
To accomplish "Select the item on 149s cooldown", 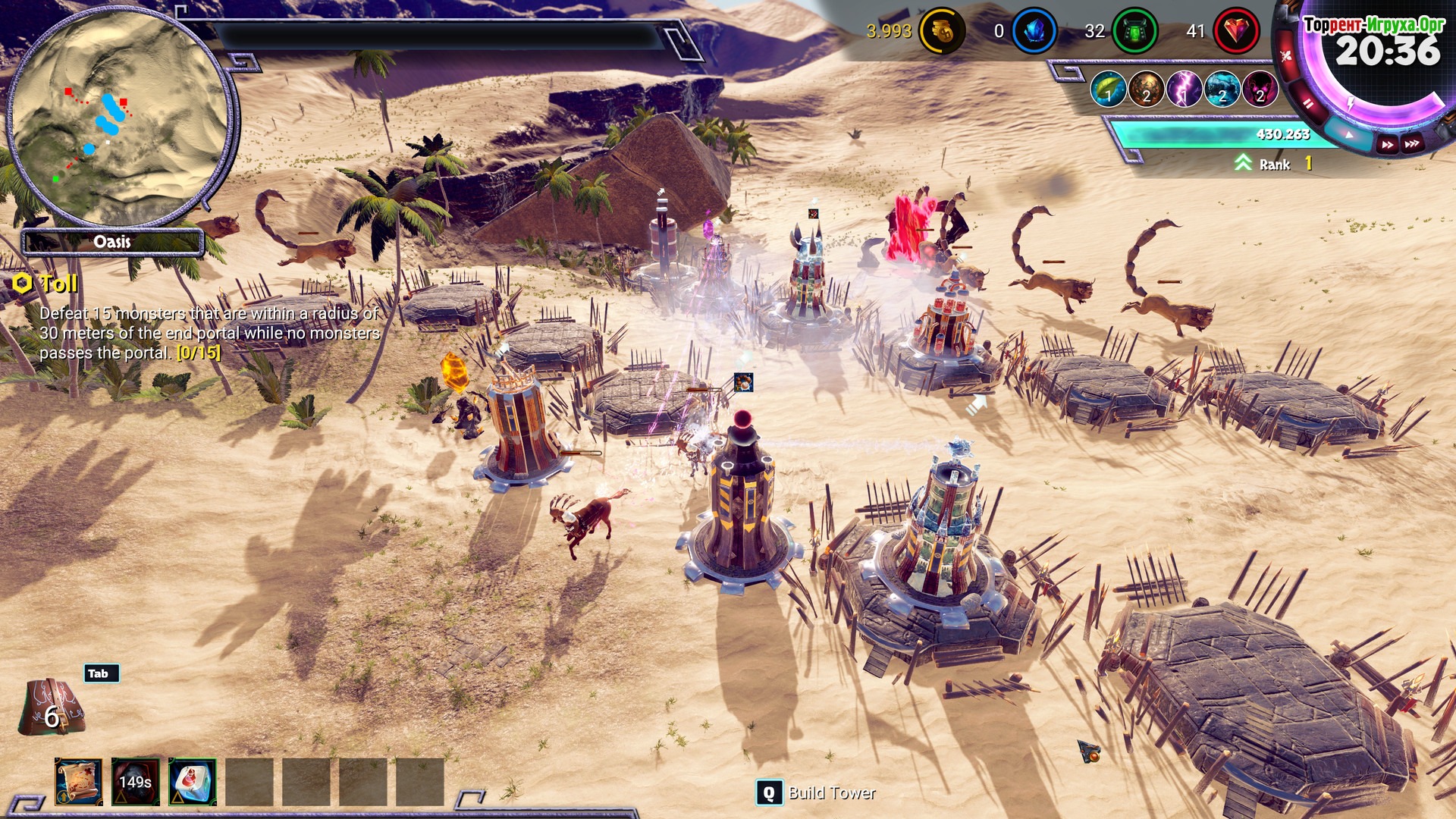I will pos(136,782).
